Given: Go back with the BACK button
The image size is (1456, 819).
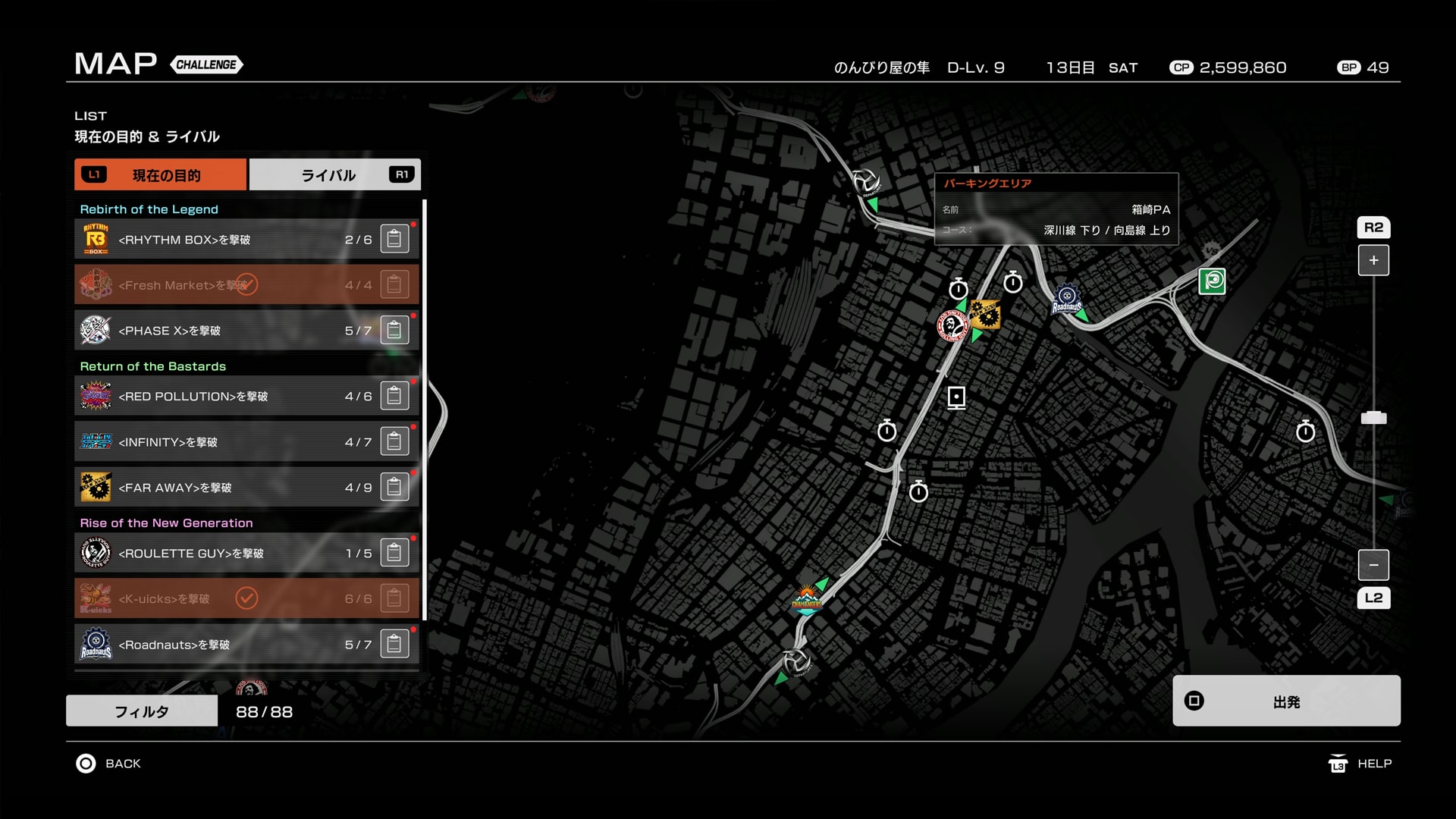Looking at the screenshot, I should (x=108, y=764).
